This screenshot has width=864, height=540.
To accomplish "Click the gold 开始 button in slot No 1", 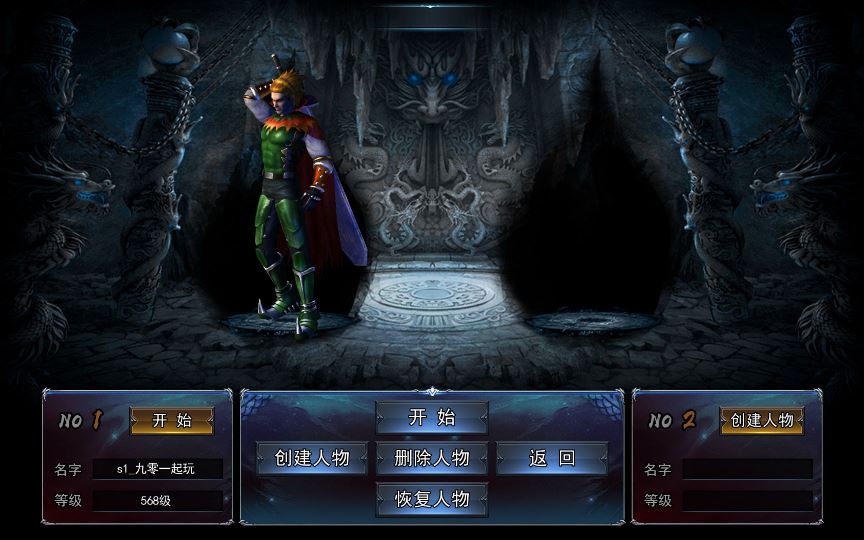I will (171, 421).
